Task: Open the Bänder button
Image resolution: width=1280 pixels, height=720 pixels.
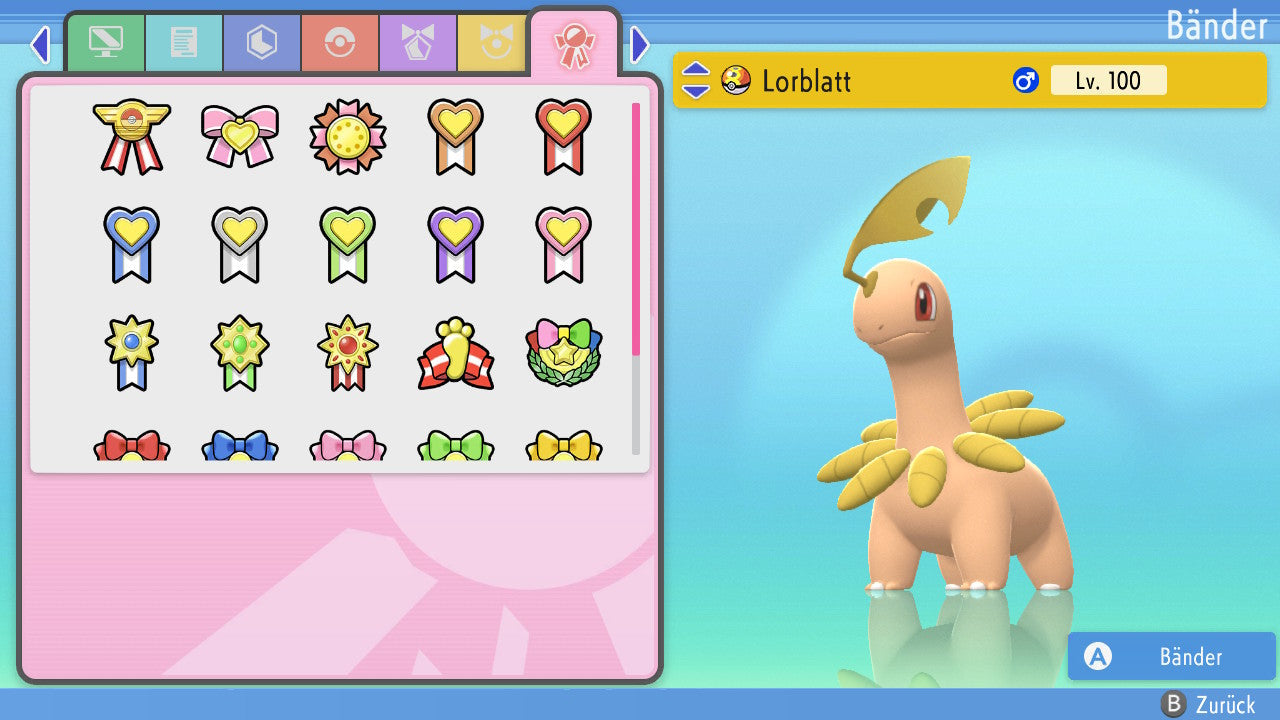Action: (1171, 656)
